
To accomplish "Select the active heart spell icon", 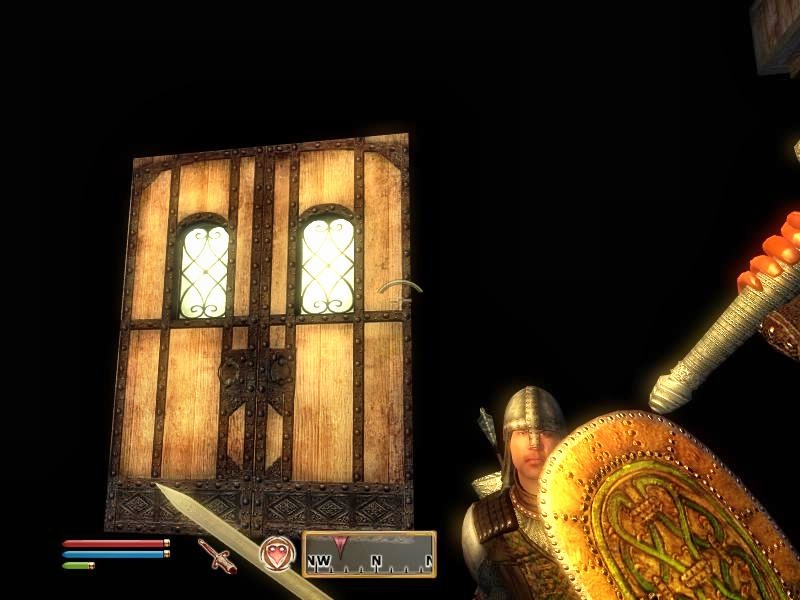I will point(277,554).
